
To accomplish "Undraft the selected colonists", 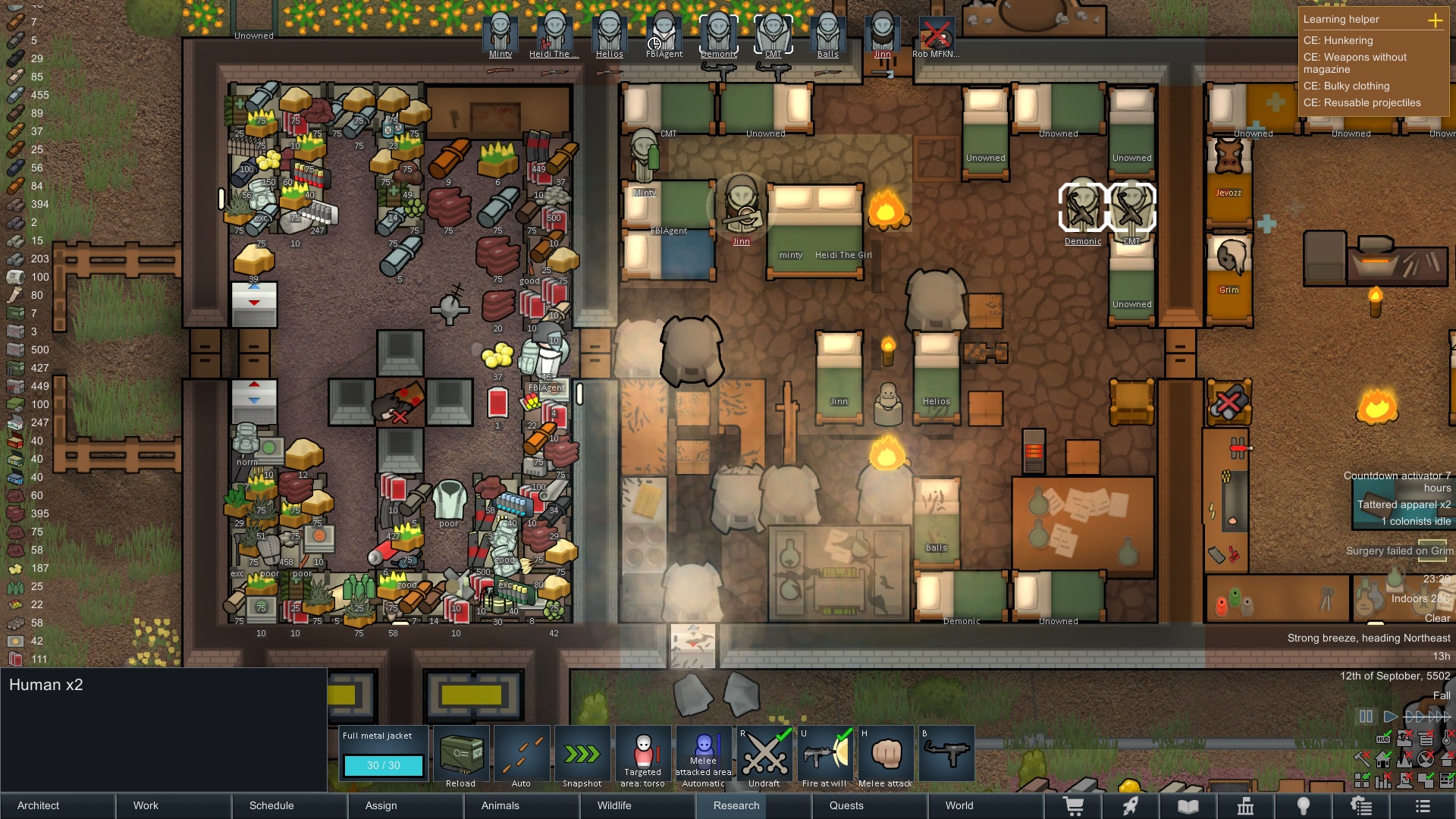I will tap(764, 755).
